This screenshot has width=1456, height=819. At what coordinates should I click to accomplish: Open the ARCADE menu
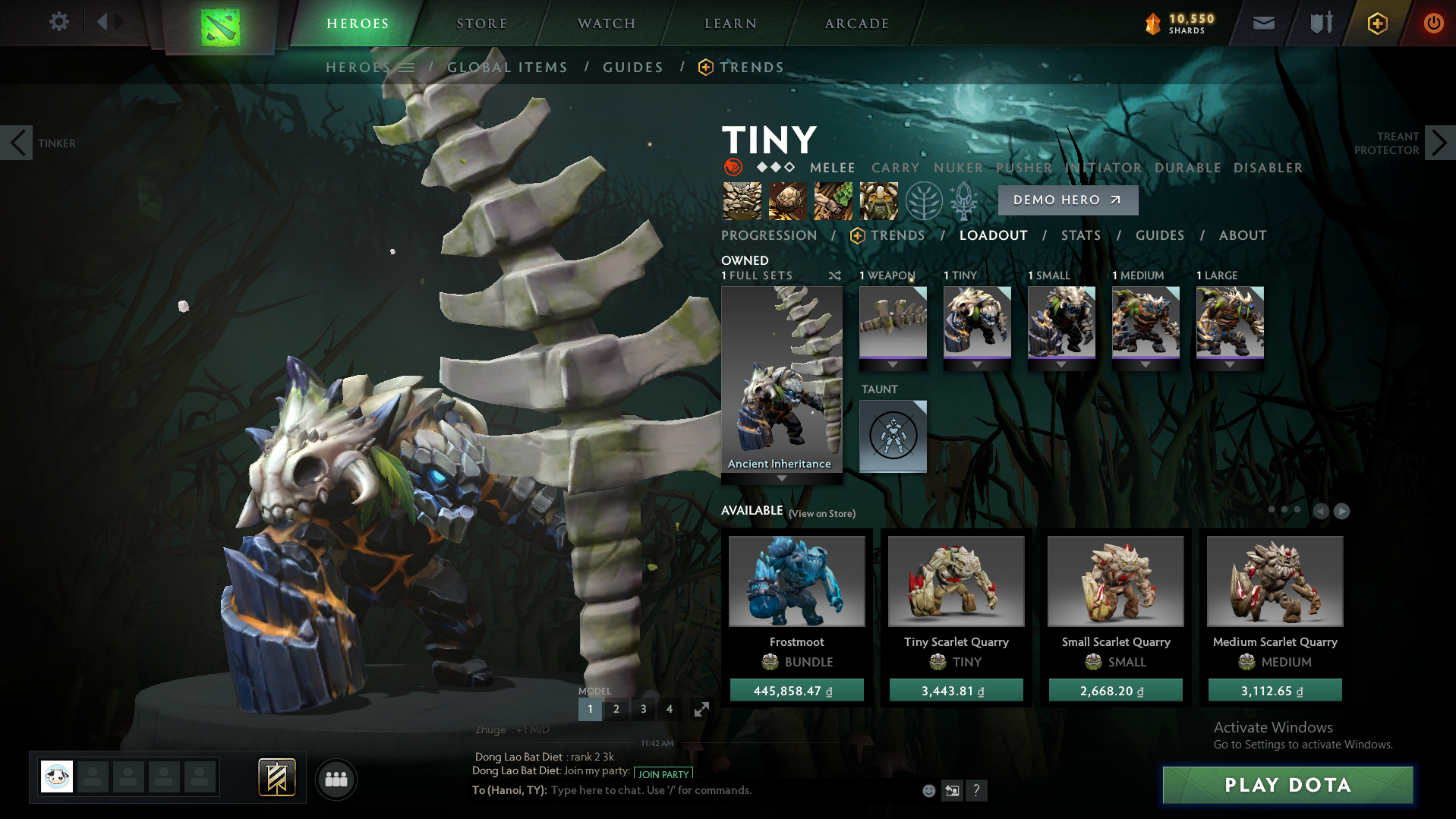coord(856,23)
